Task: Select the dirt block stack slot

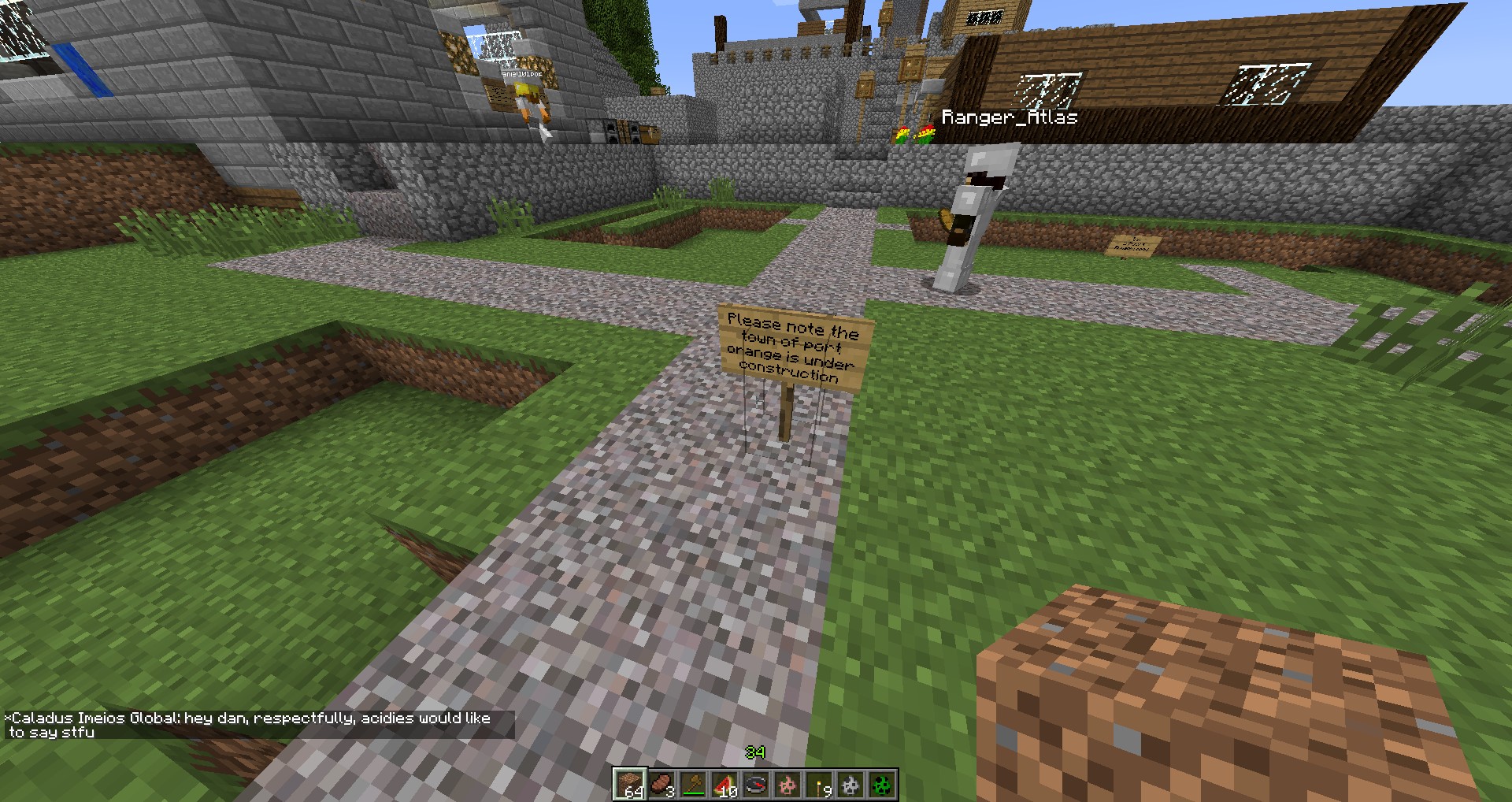Action: (x=630, y=785)
